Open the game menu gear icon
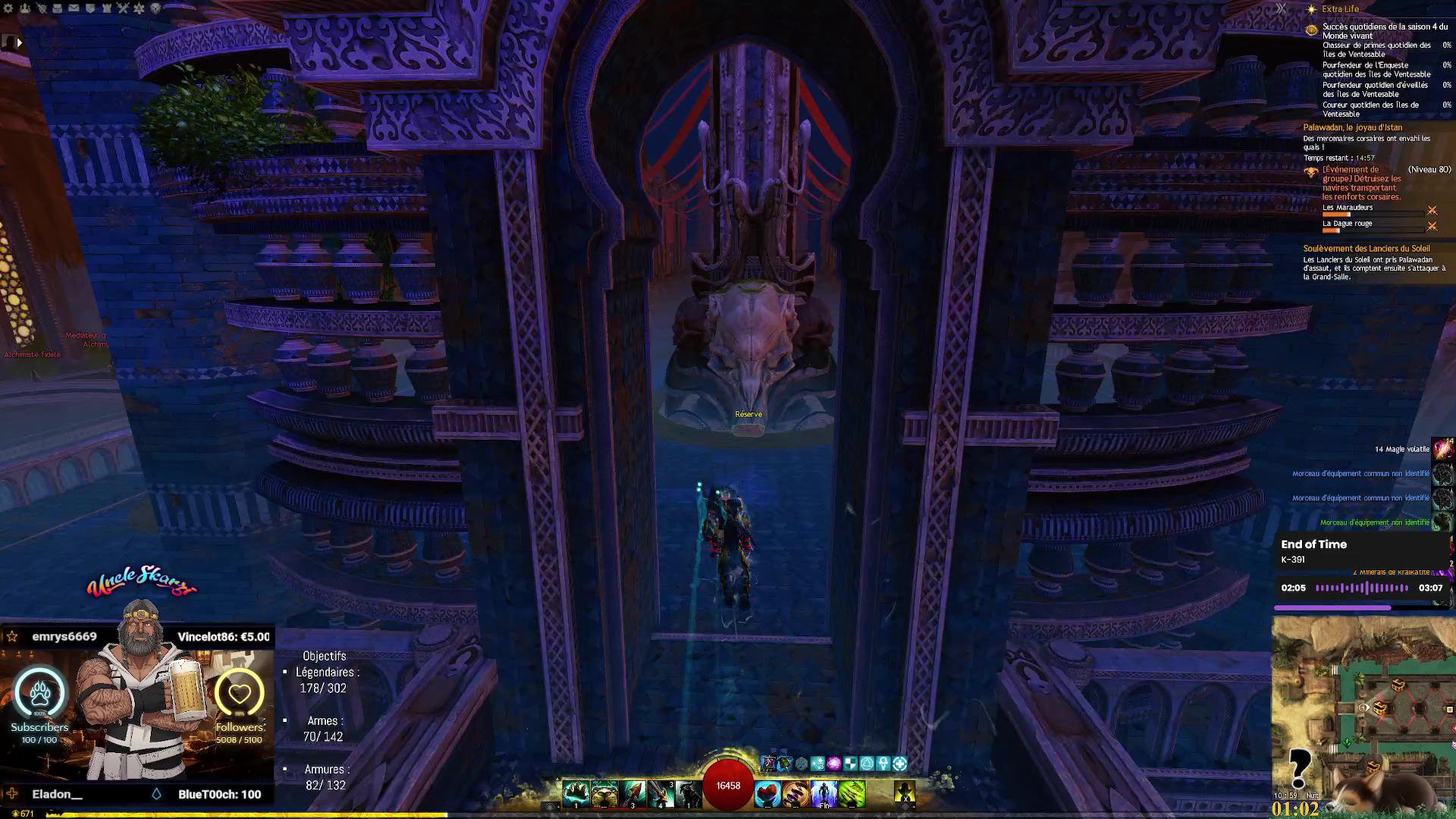This screenshot has width=1456, height=819. (x=8, y=8)
